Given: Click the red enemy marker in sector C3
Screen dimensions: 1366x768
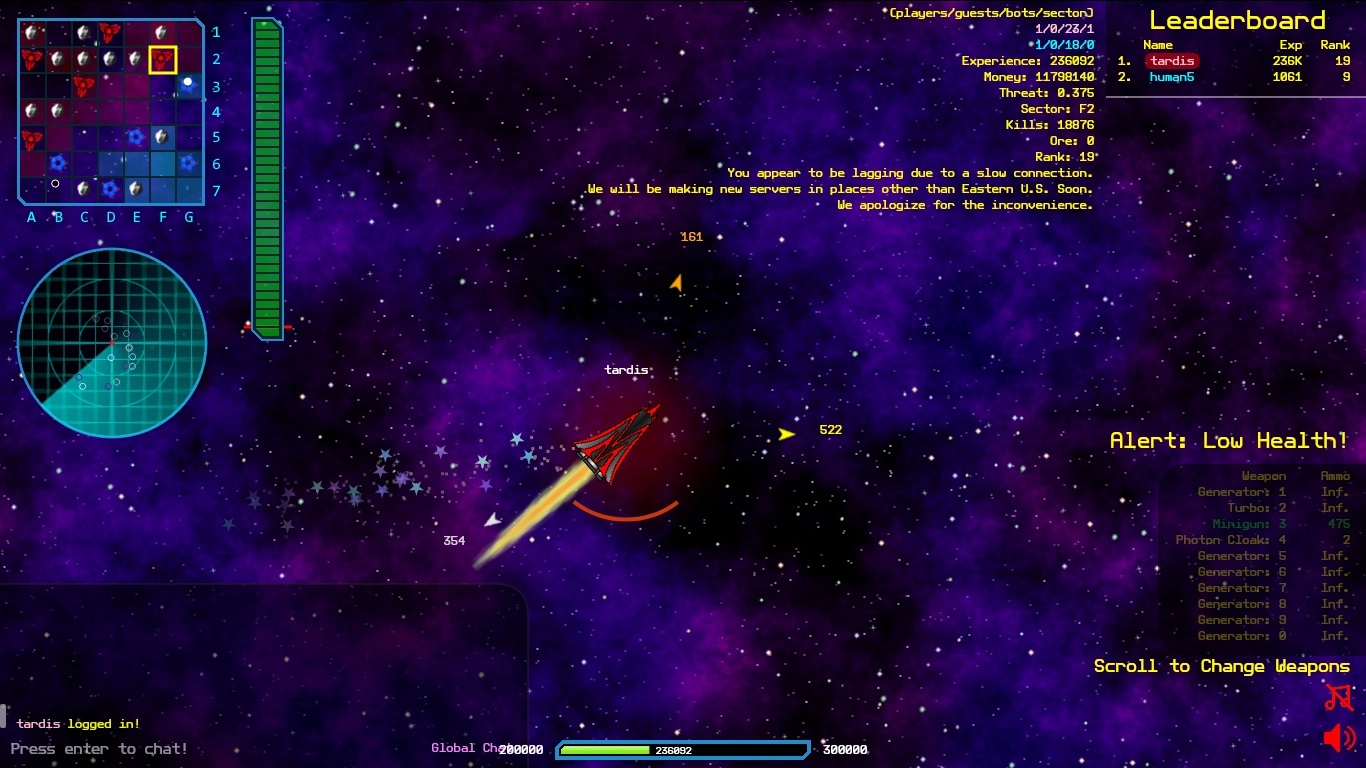Looking at the screenshot, I should point(84,85).
